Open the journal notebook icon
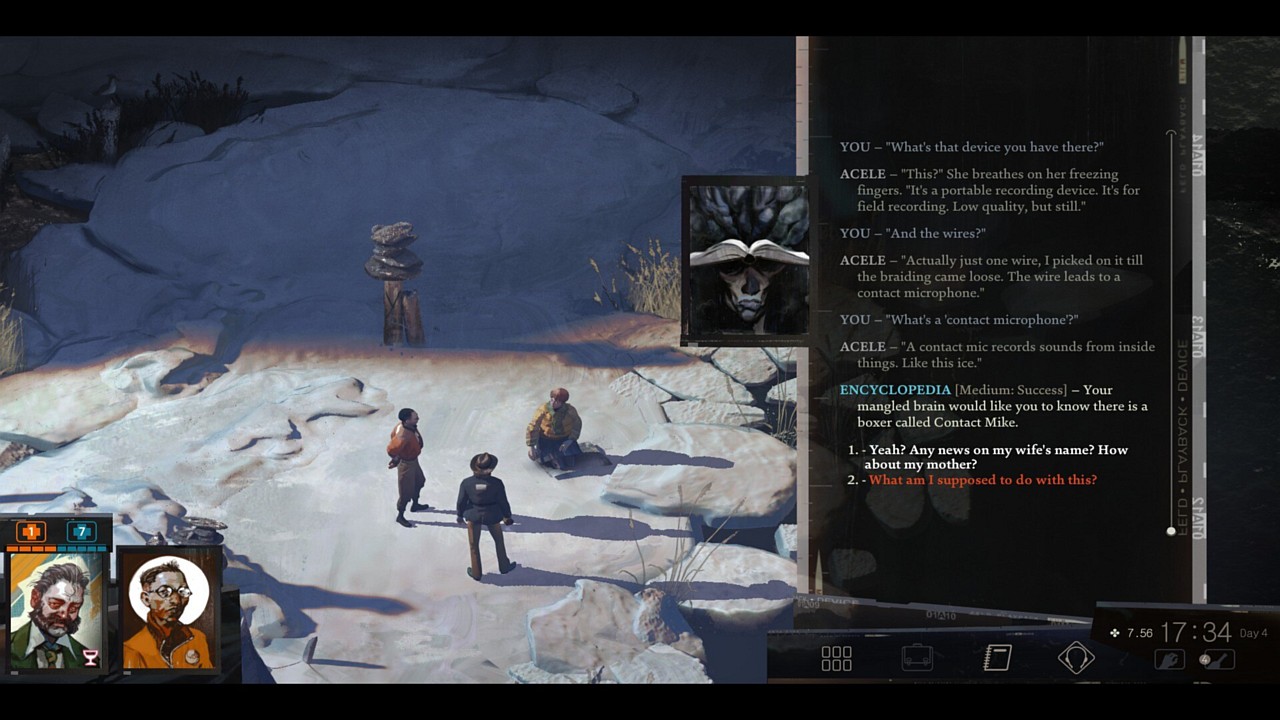1280x720 pixels. click(x=996, y=657)
